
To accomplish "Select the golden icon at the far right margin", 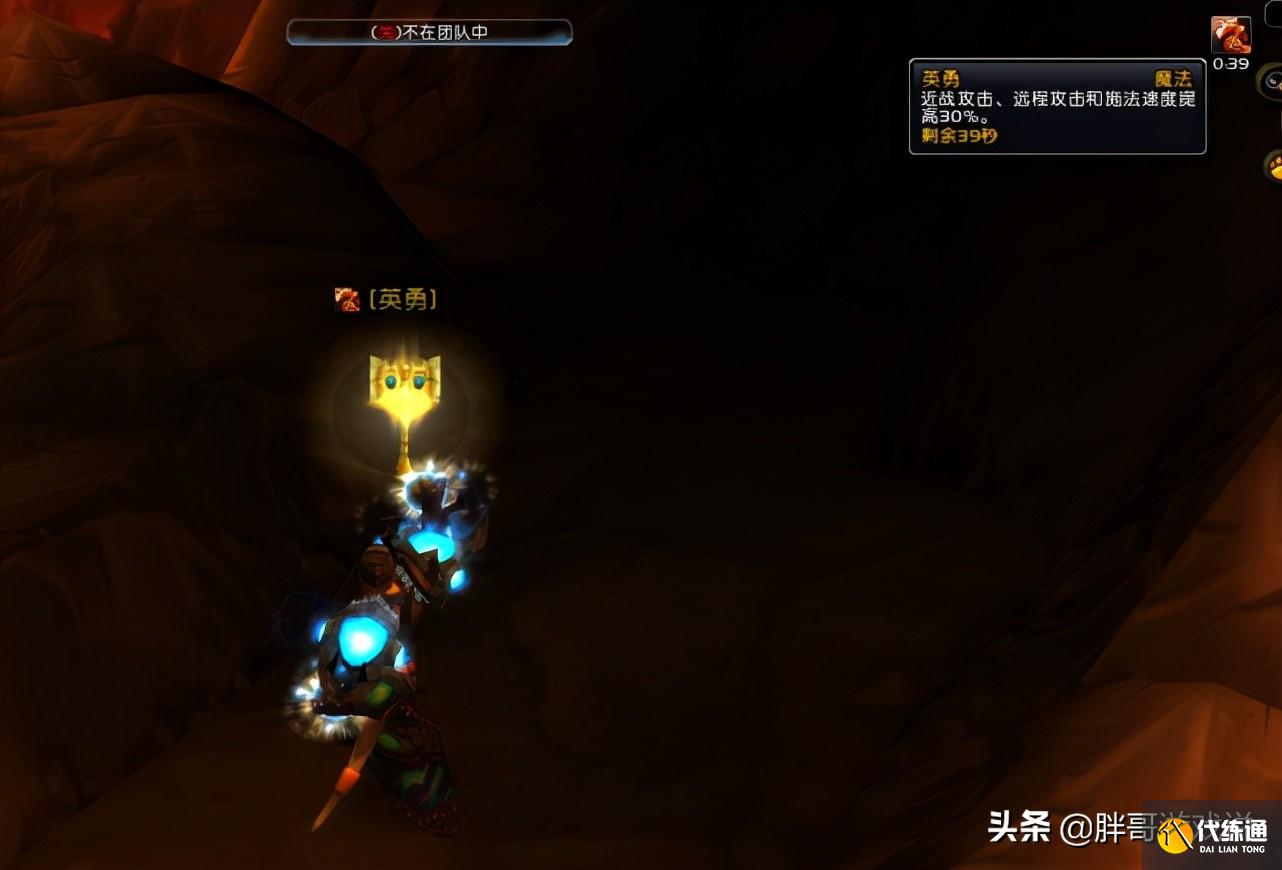I will pyautogui.click(x=1275, y=166).
